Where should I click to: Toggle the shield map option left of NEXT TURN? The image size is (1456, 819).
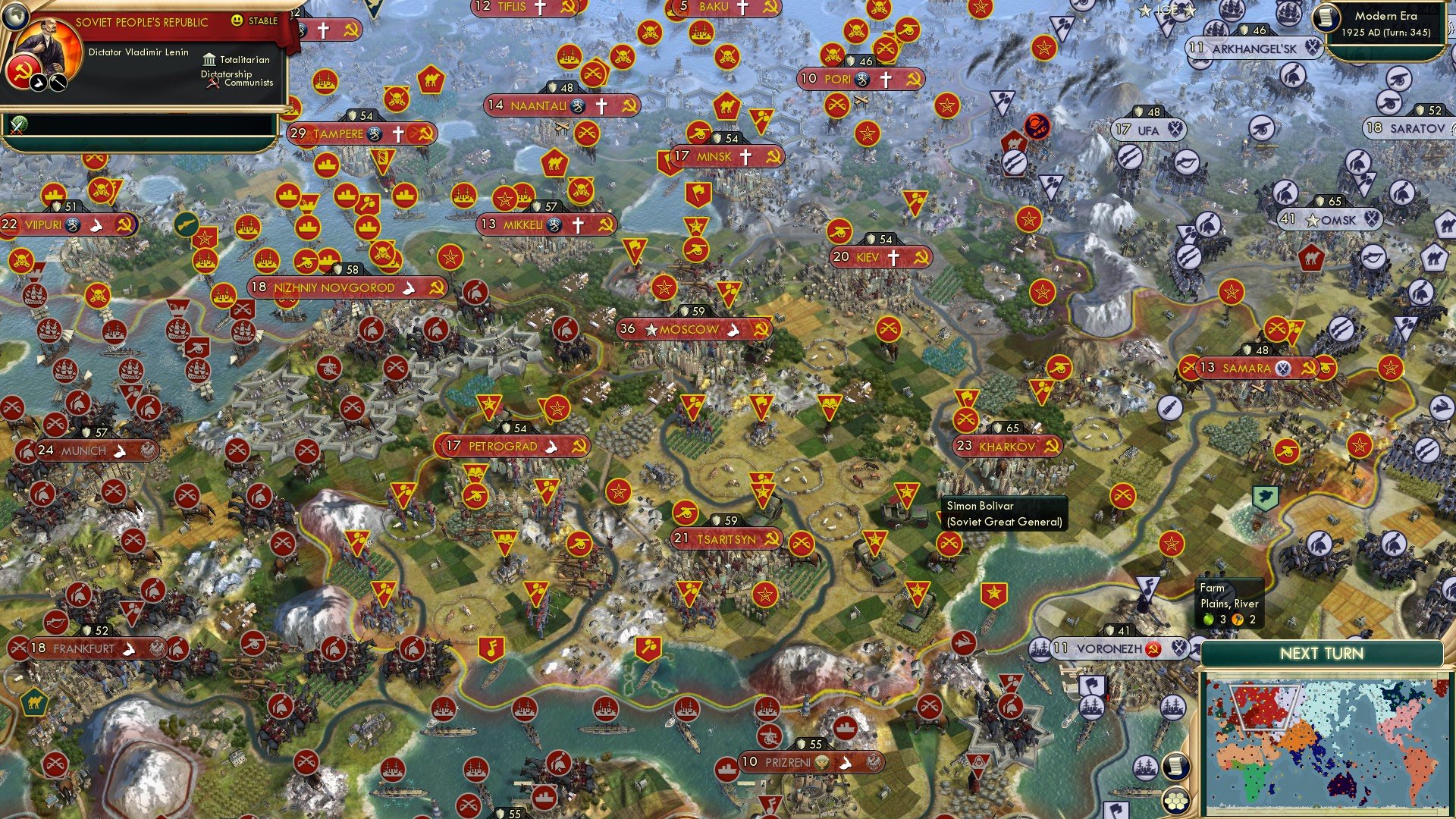pos(1110,631)
